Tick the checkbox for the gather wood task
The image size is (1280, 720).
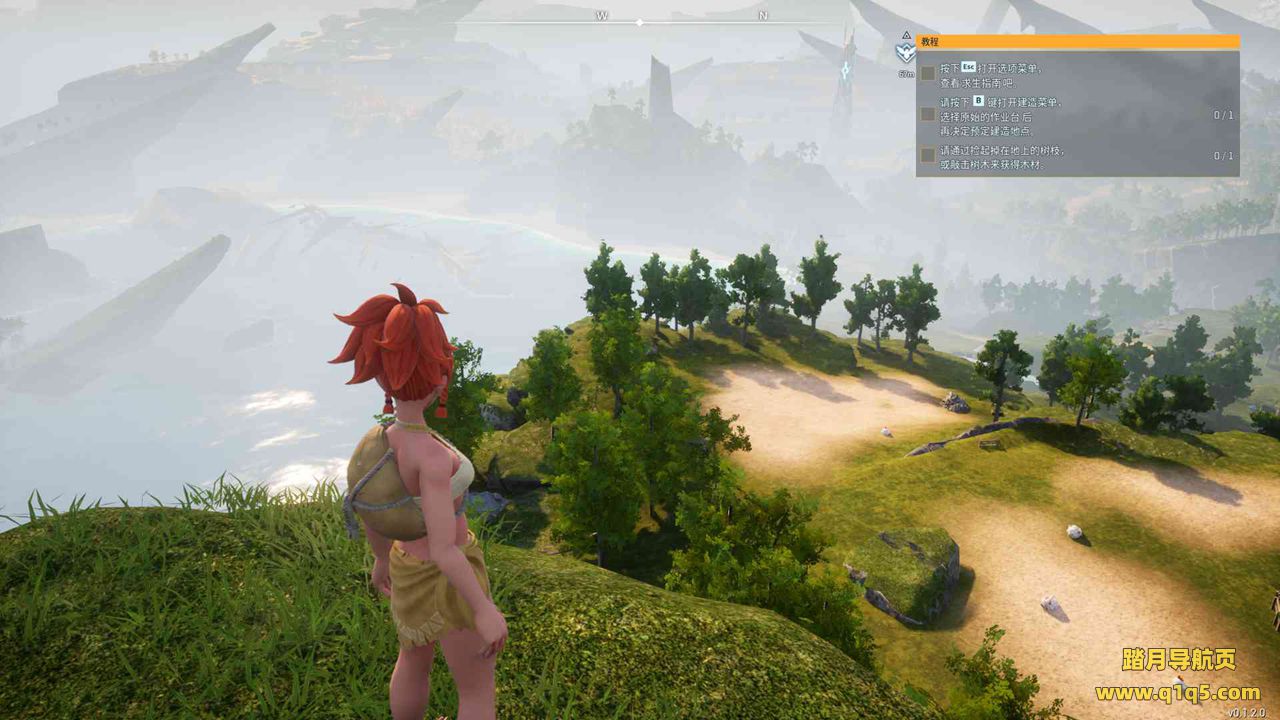(928, 155)
